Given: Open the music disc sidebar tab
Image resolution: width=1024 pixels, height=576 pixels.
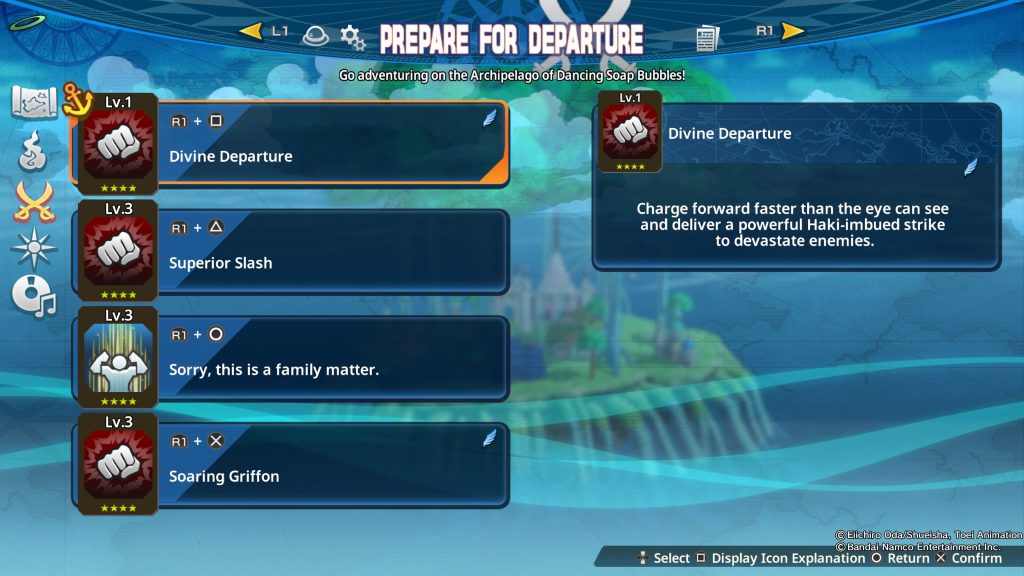Looking at the screenshot, I should point(34,295).
